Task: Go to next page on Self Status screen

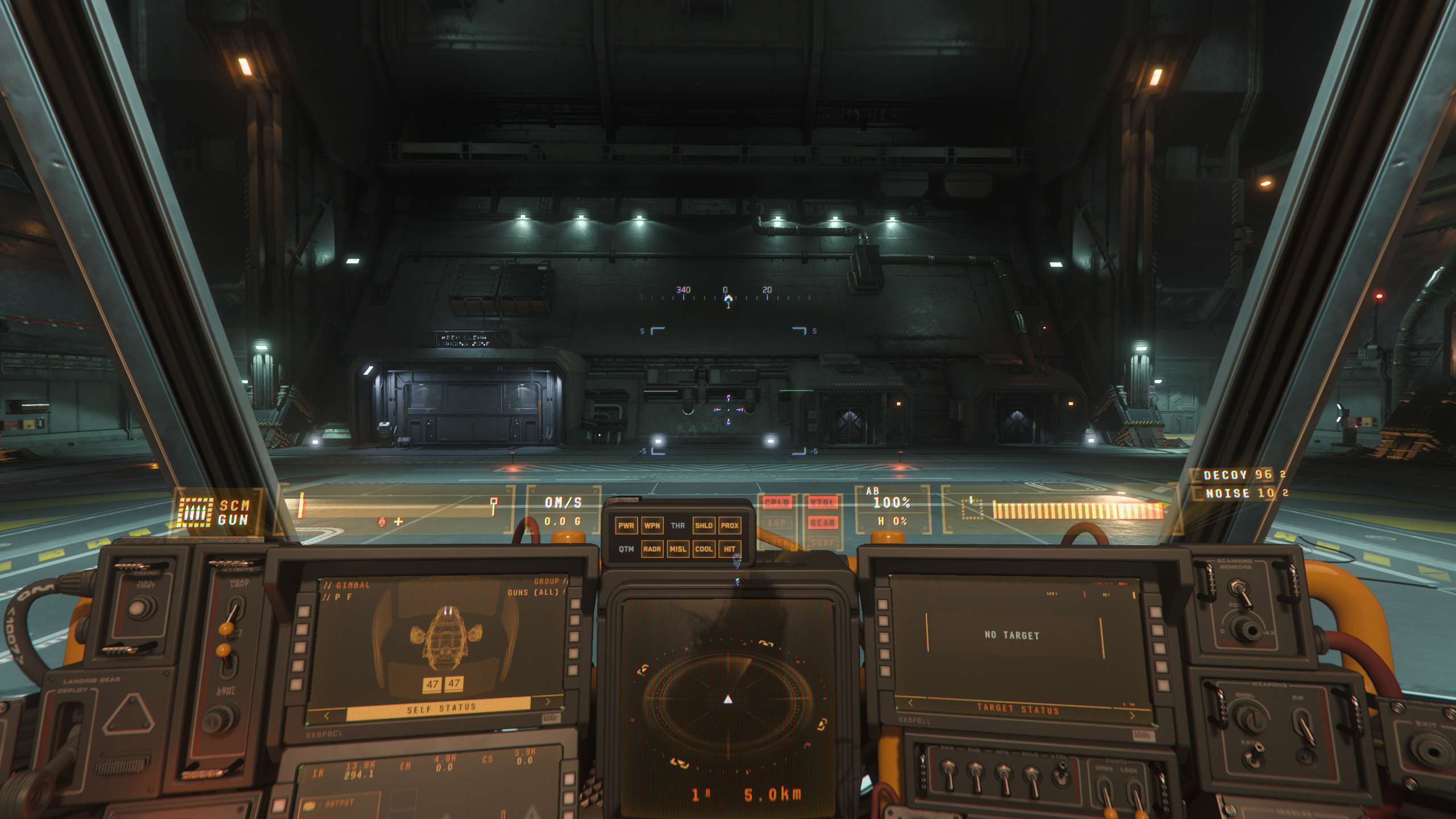Action: point(548,702)
